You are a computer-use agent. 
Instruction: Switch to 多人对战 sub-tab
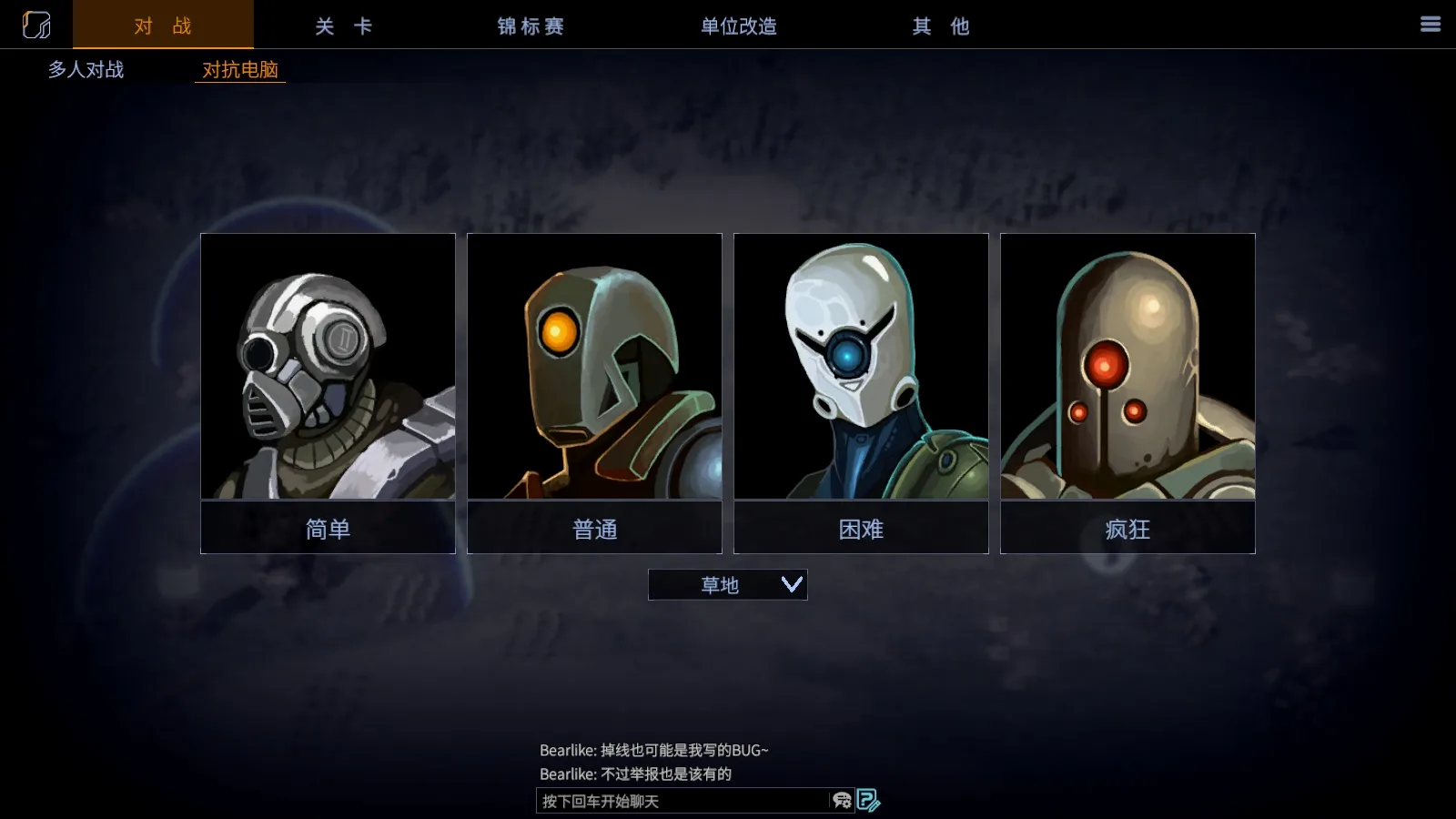86,69
